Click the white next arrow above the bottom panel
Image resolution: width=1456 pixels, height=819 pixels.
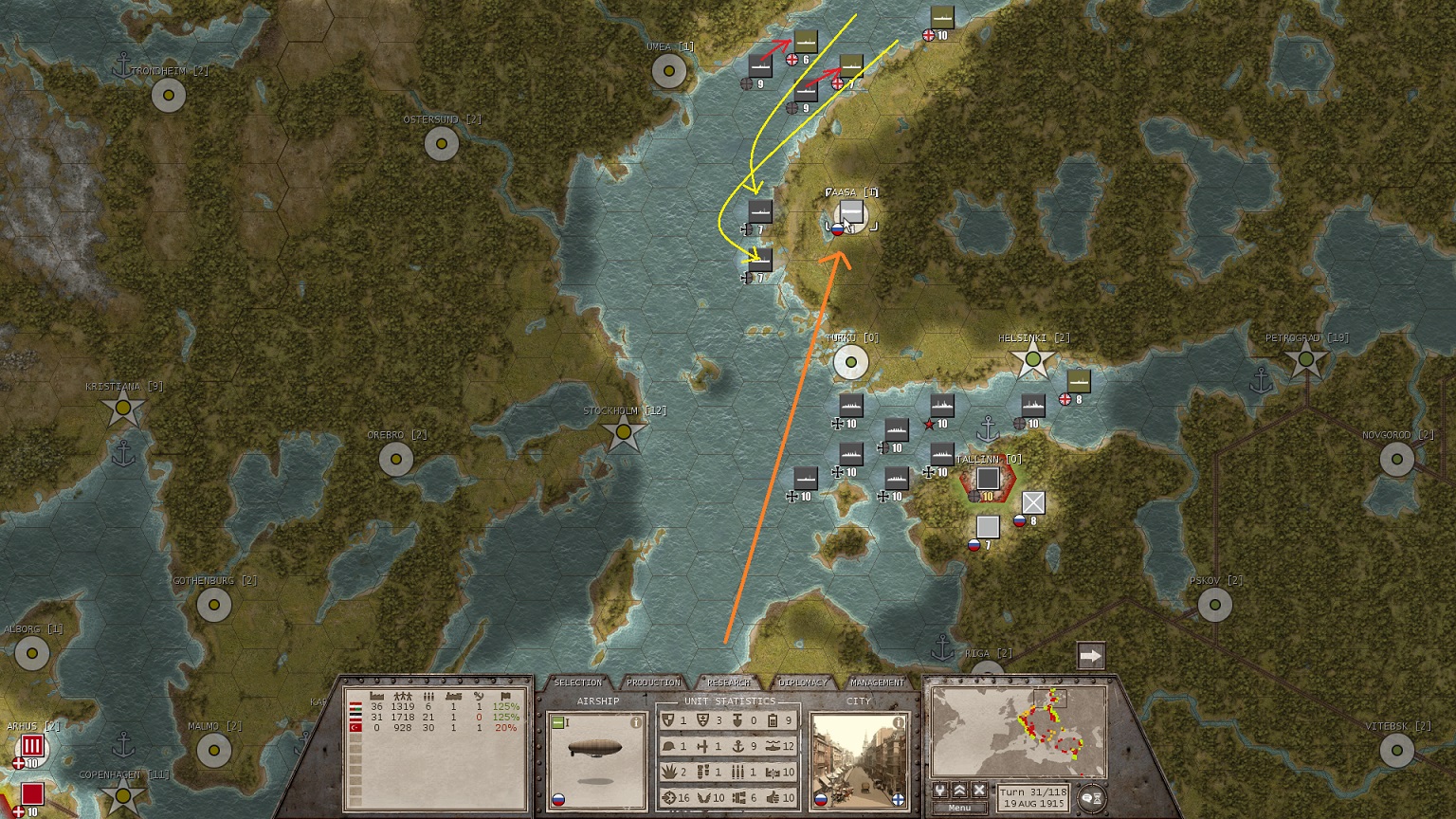point(1091,653)
